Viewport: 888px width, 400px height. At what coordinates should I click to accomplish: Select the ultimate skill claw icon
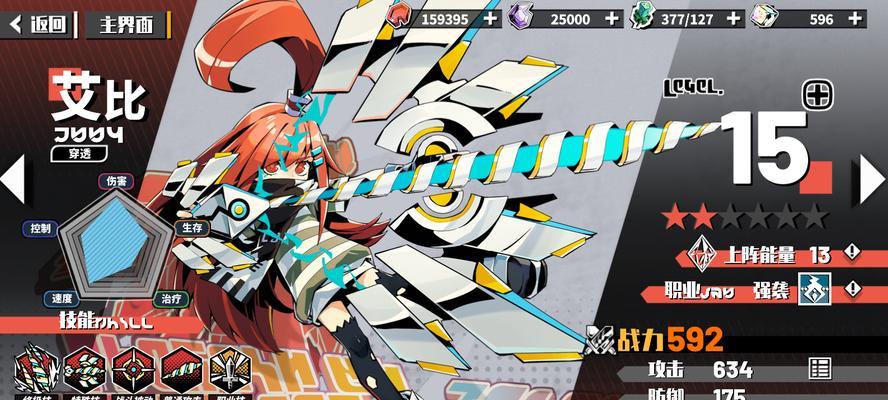click(x=36, y=369)
